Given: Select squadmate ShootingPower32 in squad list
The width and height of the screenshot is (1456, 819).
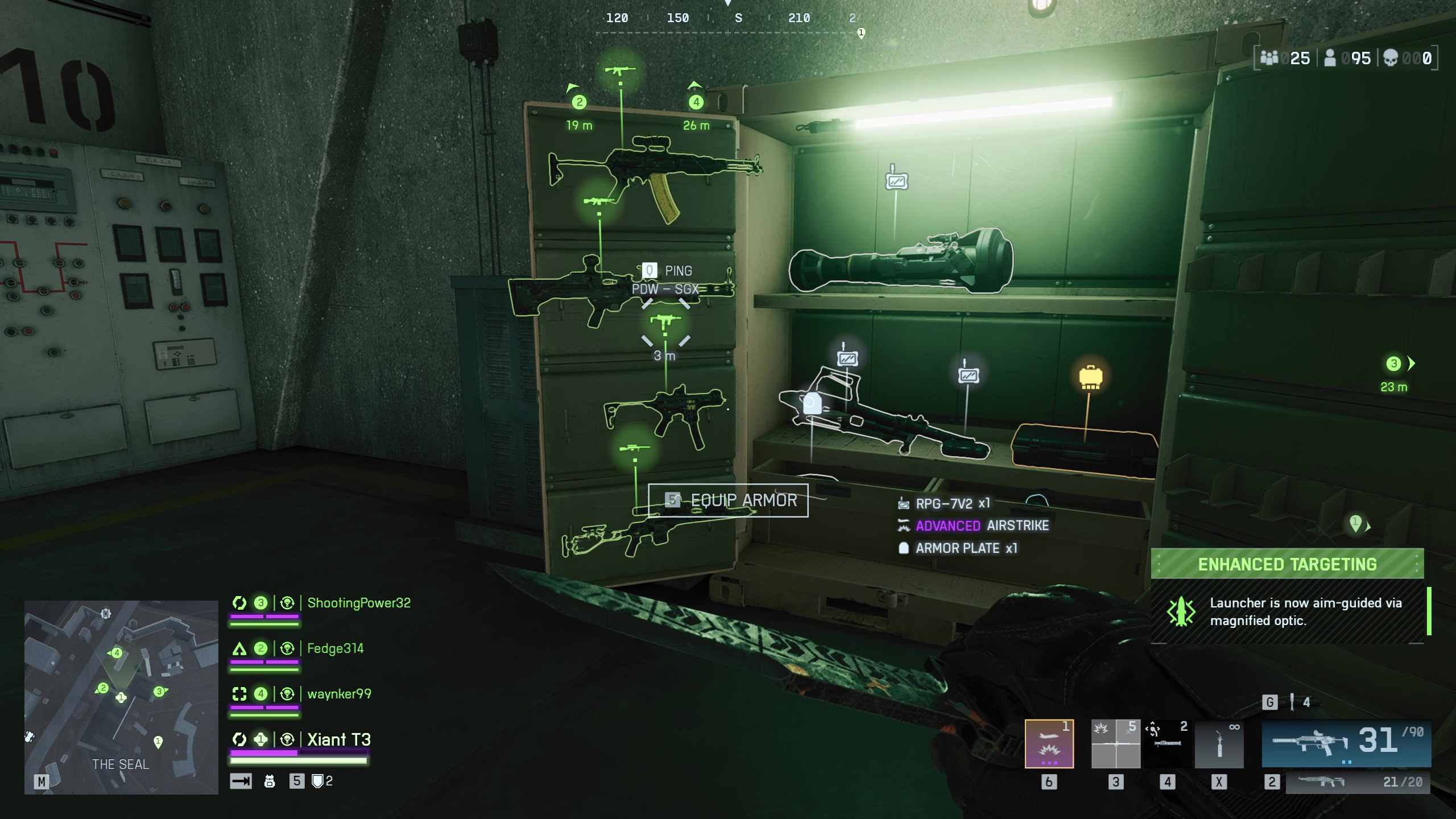Looking at the screenshot, I should tap(358, 603).
